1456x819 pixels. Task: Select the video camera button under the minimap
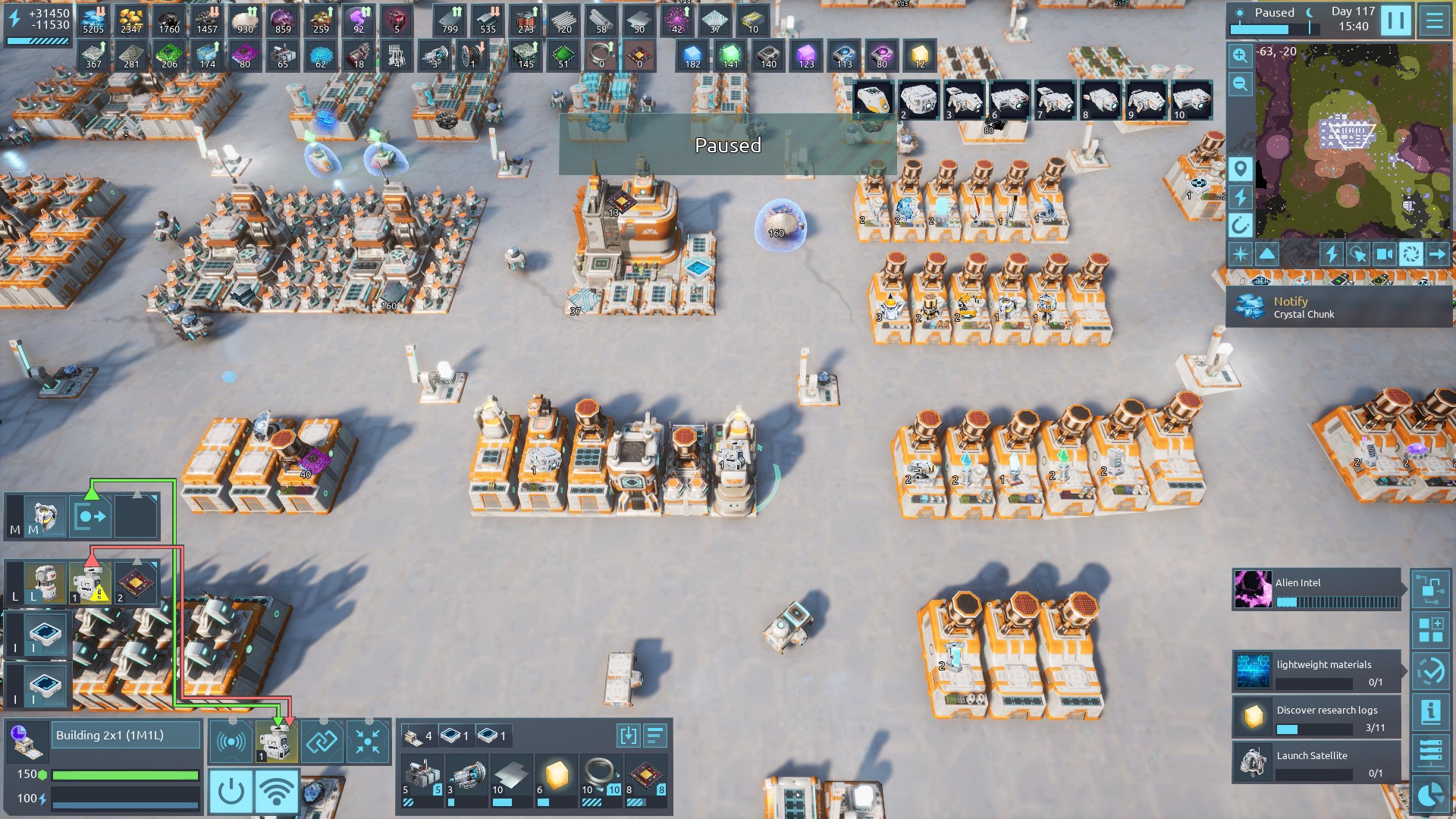(1384, 254)
